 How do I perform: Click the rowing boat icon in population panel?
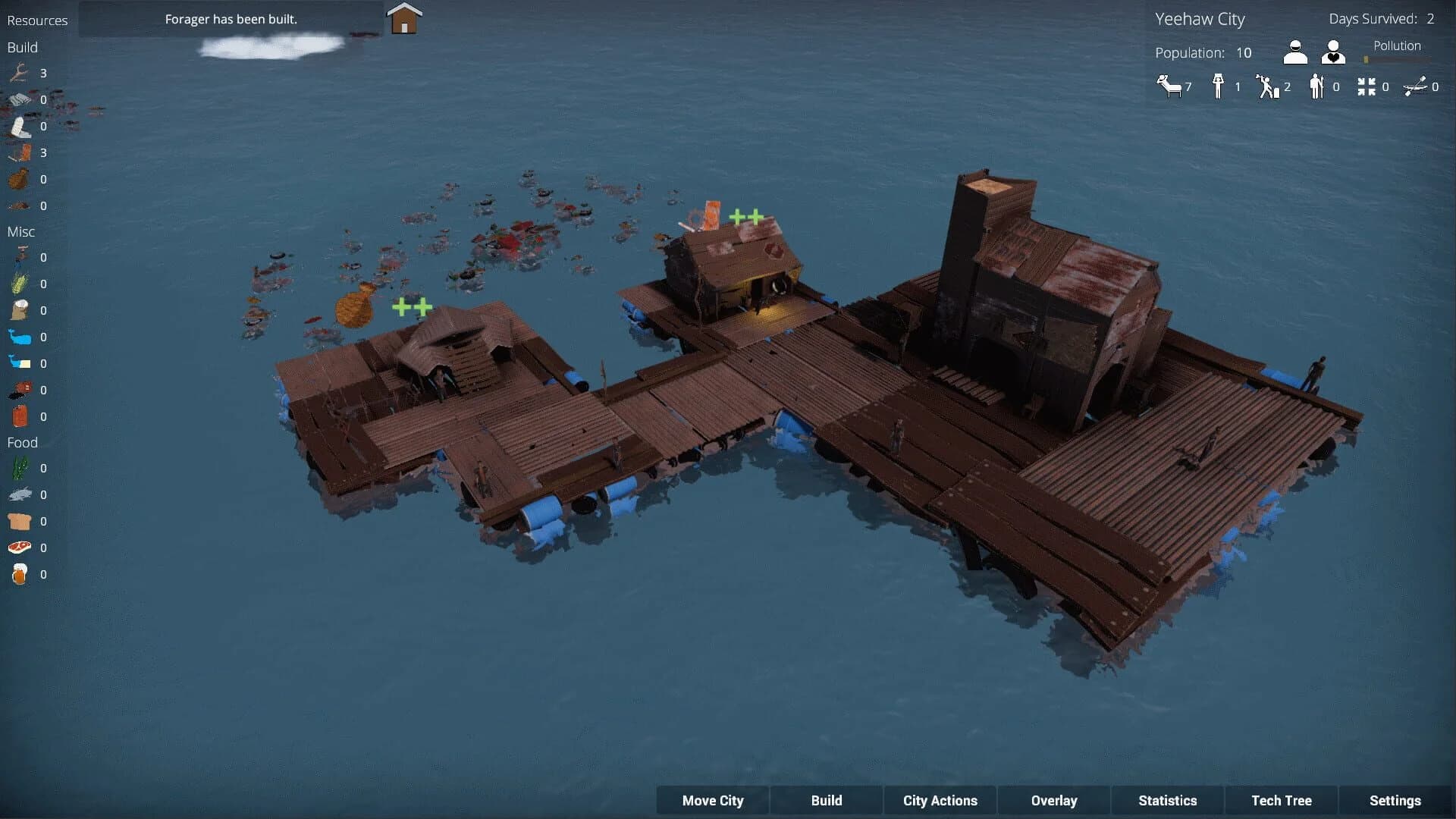coord(1417,86)
